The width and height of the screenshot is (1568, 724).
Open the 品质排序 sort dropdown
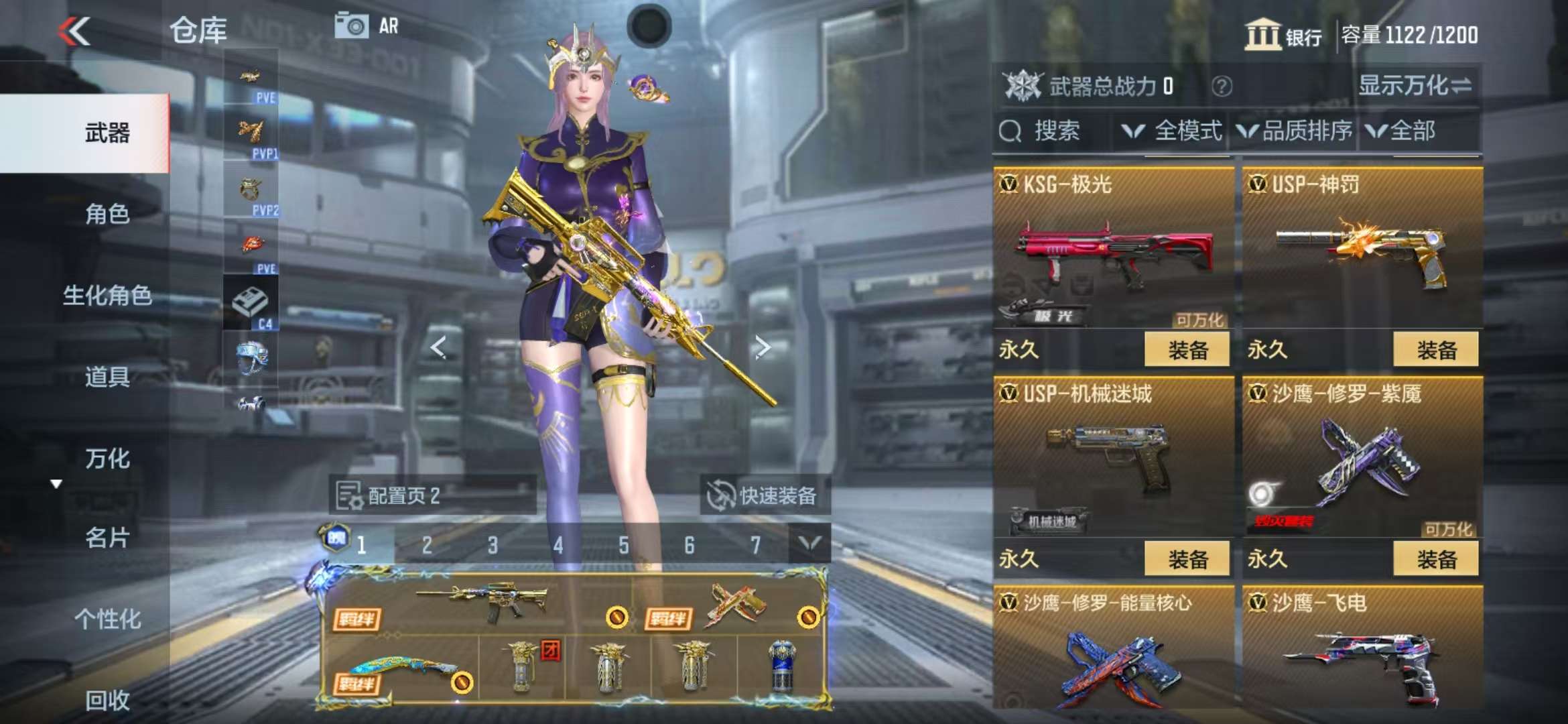[x=1295, y=131]
